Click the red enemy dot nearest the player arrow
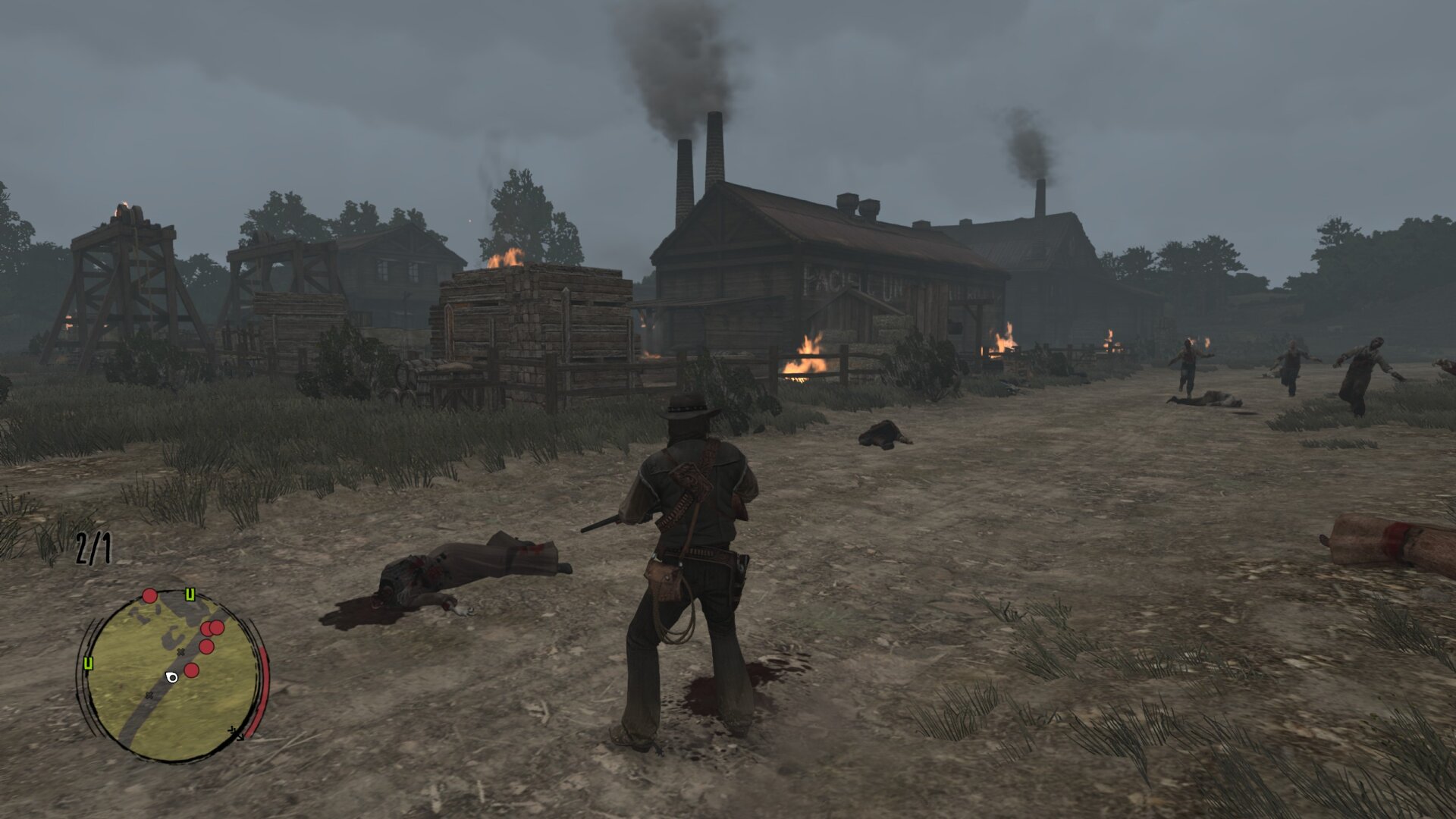 tap(191, 670)
